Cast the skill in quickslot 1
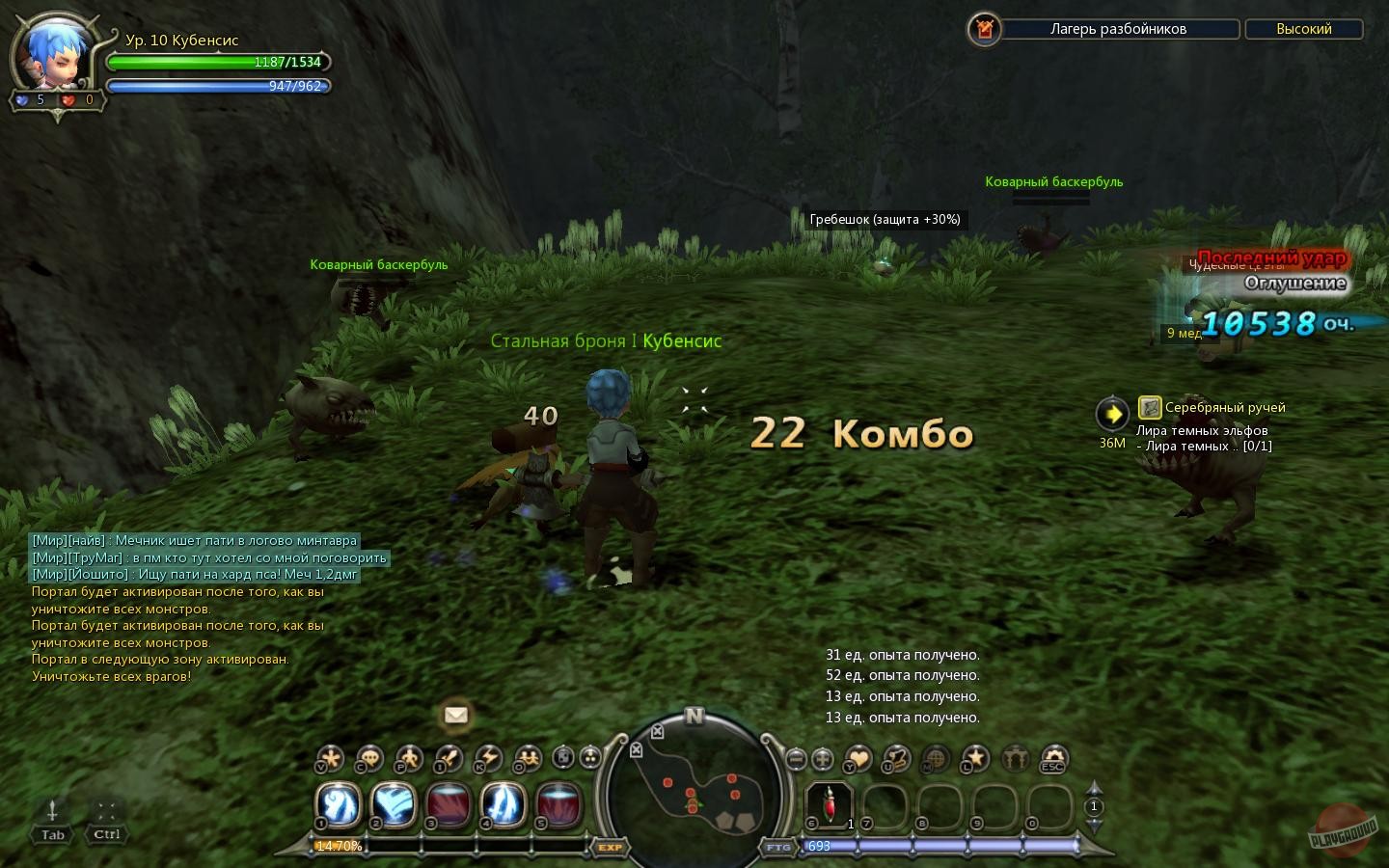Screen dimensions: 1389x868 pyautogui.click(x=339, y=805)
